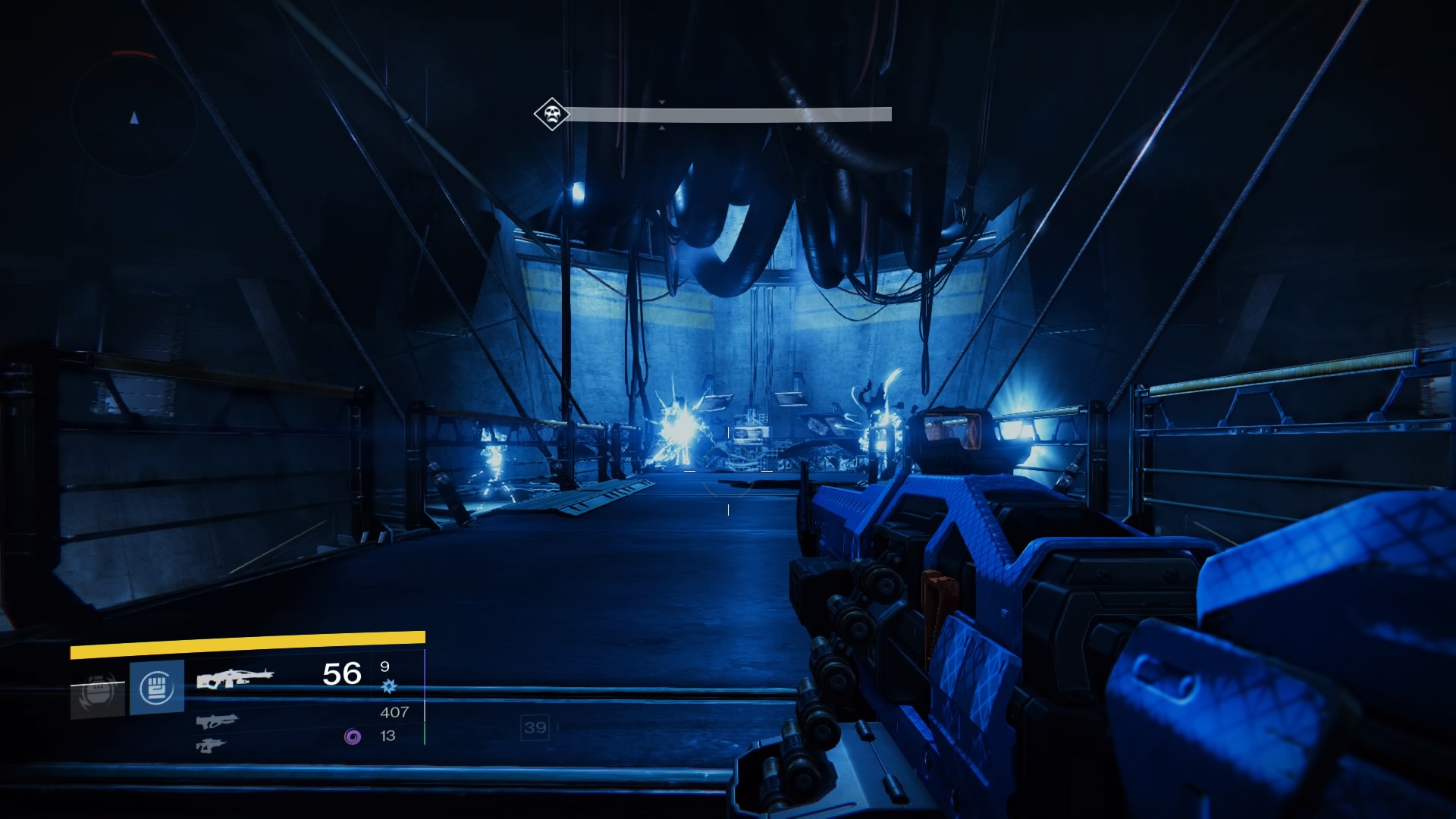Click the blue starburst arc damage icon
Image resolution: width=1456 pixels, height=819 pixels.
point(389,686)
